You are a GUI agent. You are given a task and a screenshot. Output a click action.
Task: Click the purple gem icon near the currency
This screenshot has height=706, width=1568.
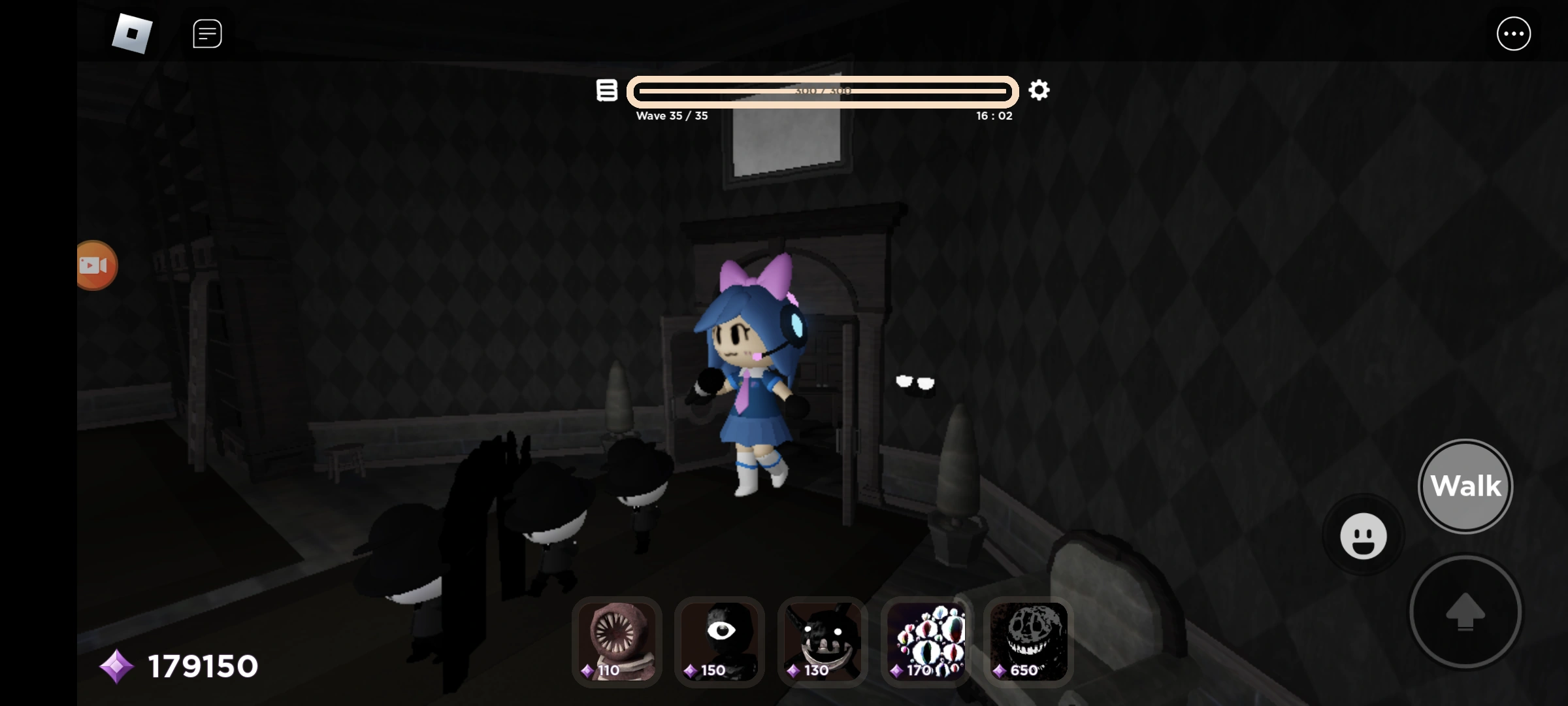[118, 666]
